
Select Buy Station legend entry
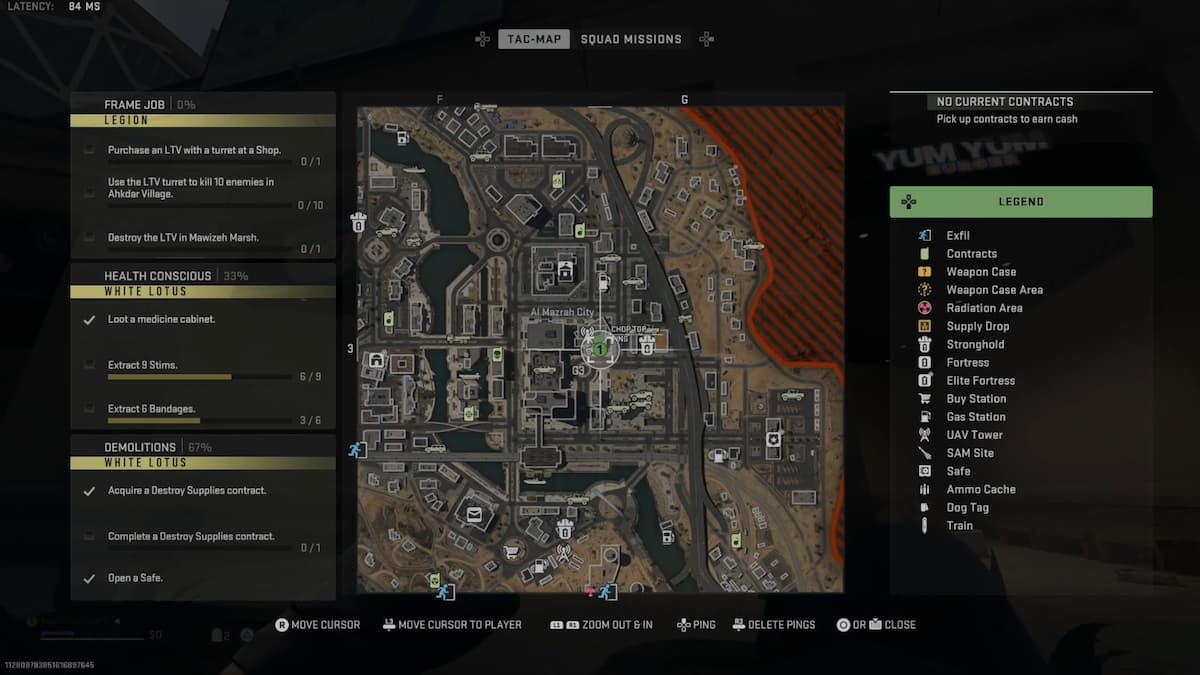[976, 399]
